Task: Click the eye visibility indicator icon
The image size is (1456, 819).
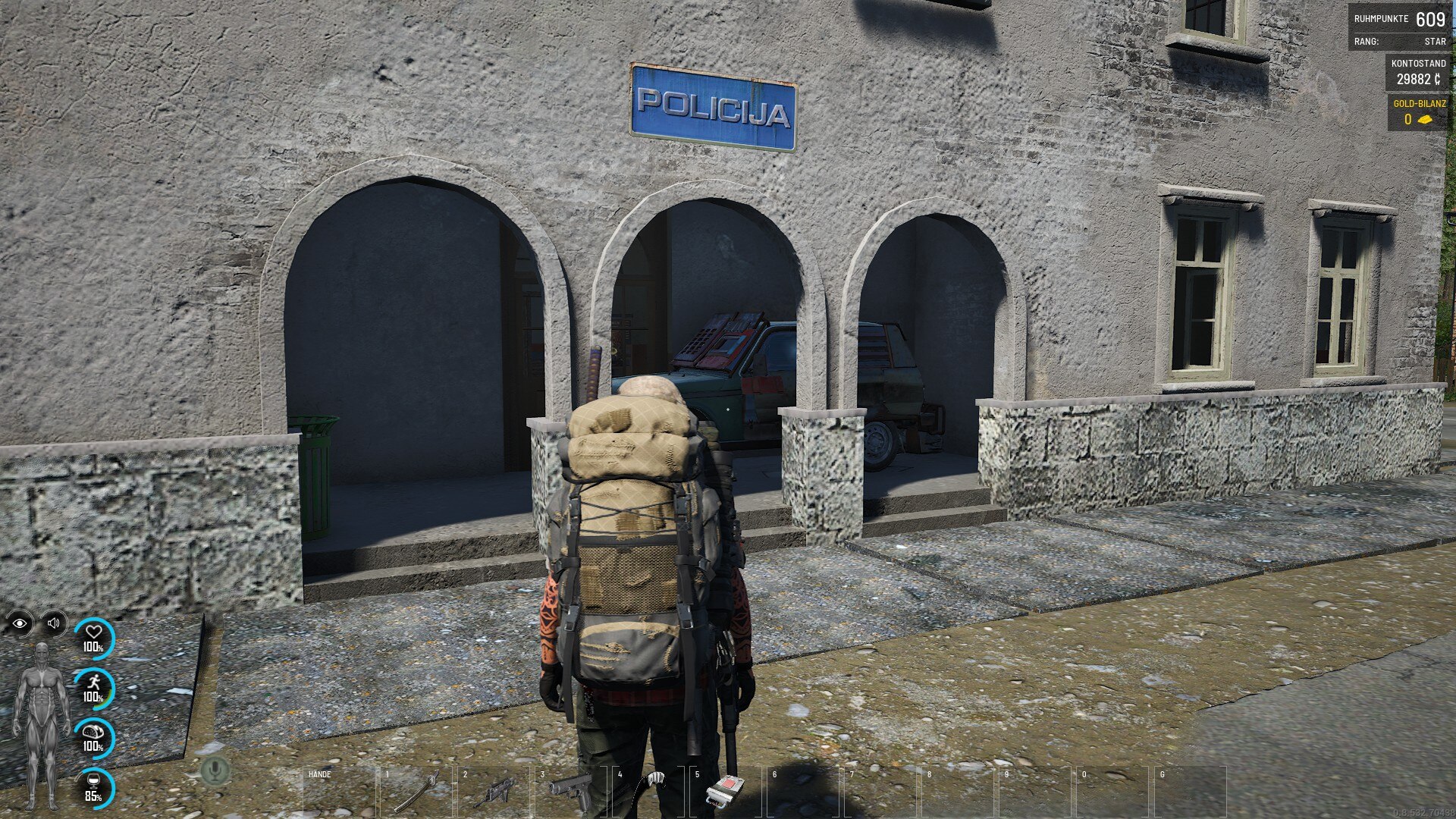Action: click(x=20, y=623)
